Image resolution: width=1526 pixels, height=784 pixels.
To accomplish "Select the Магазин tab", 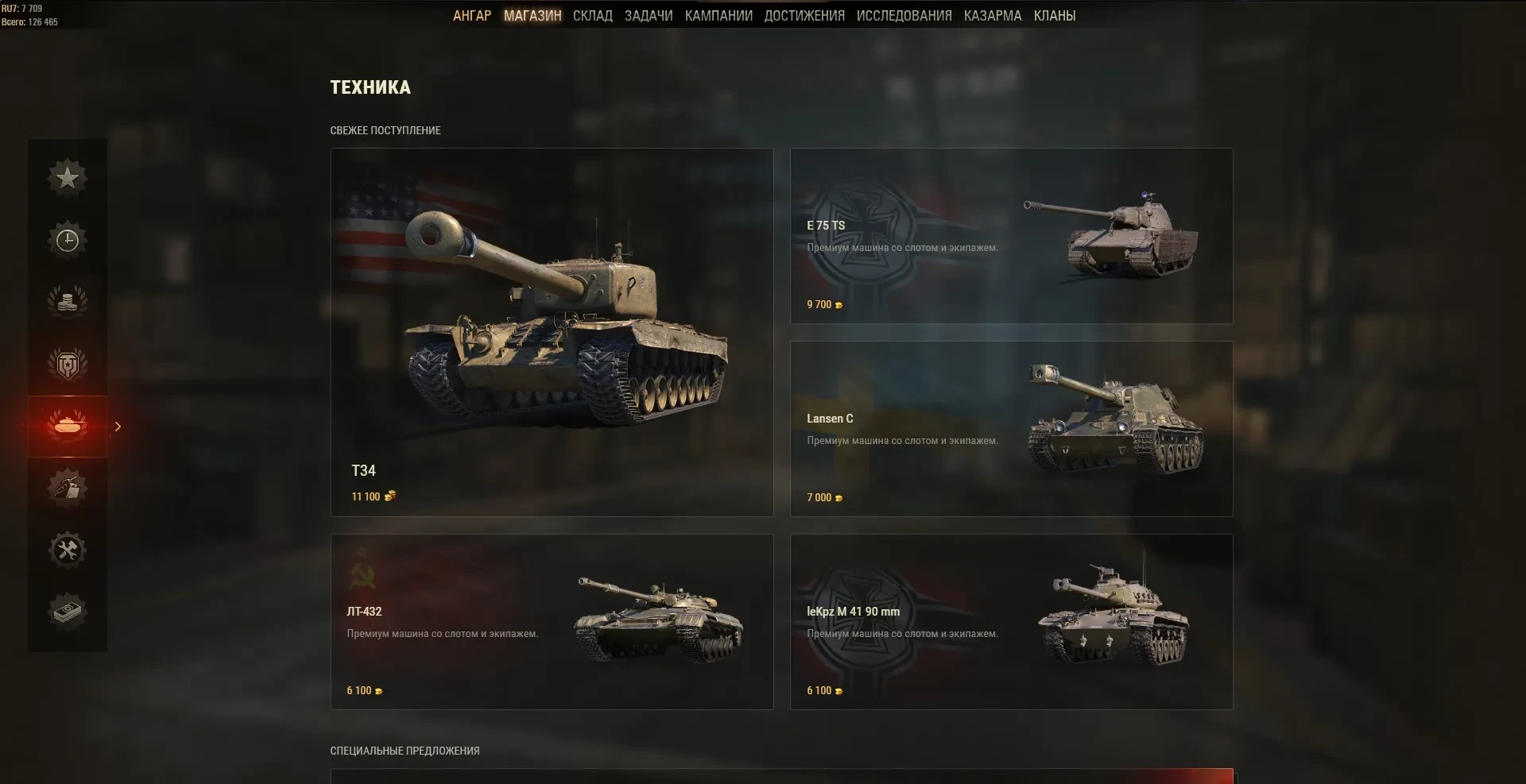I will click(x=533, y=16).
